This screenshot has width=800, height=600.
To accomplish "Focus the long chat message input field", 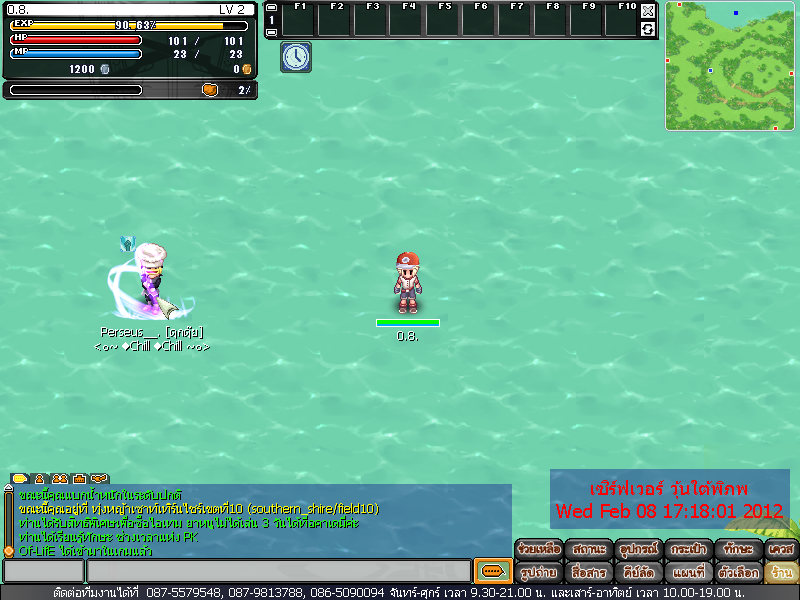I will coord(278,571).
